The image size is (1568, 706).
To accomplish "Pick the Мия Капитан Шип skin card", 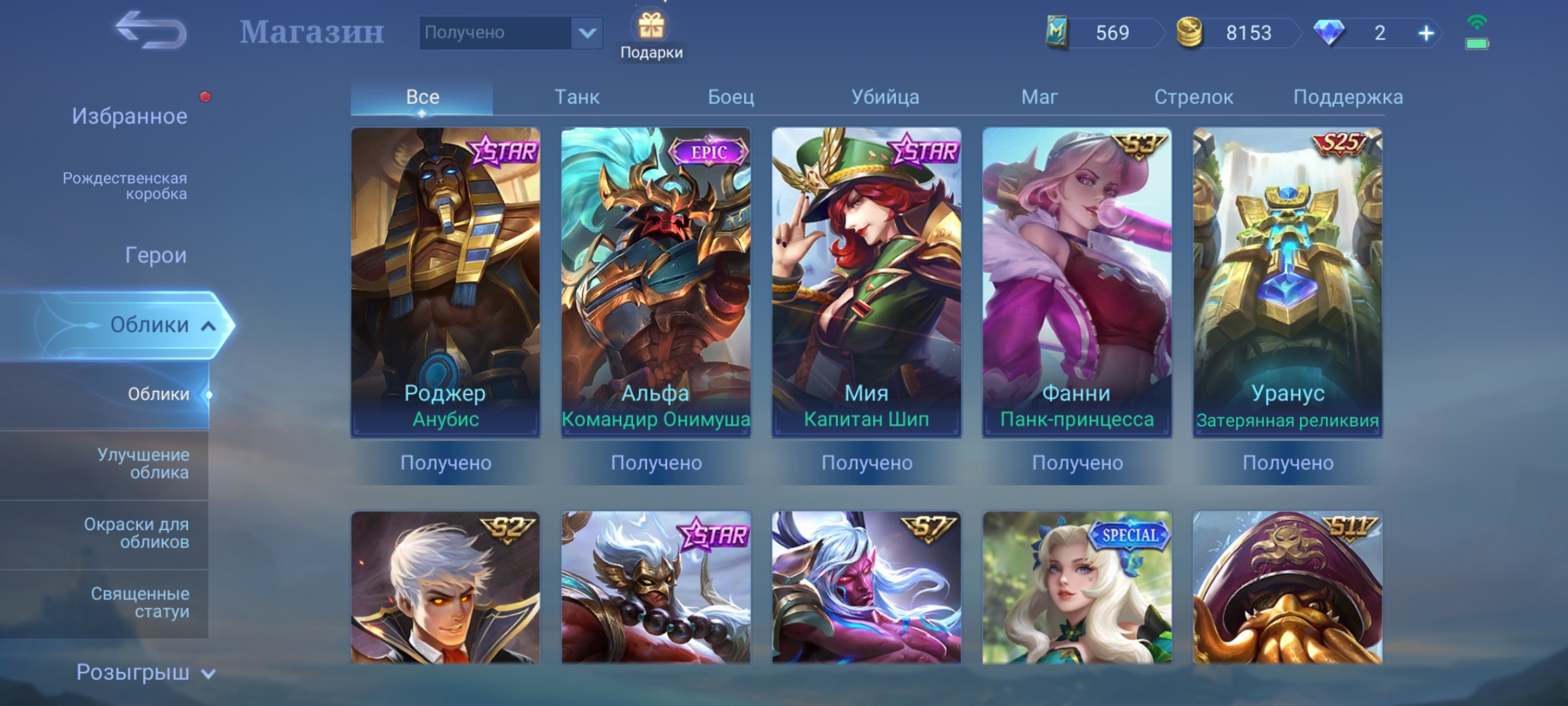I will pos(866,282).
